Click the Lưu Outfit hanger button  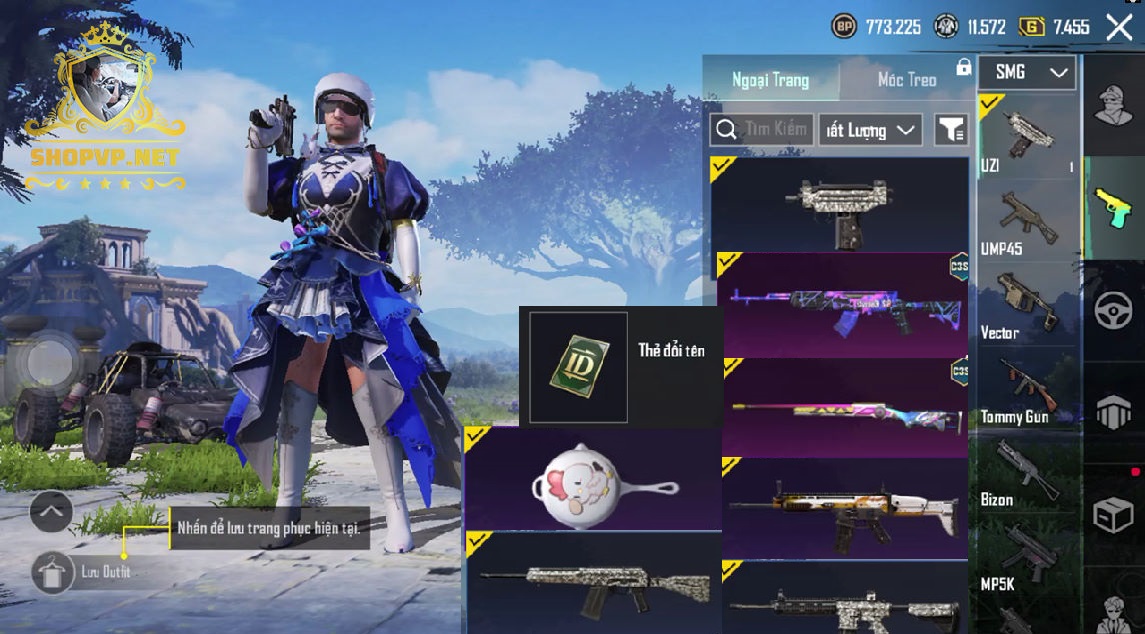click(x=50, y=573)
